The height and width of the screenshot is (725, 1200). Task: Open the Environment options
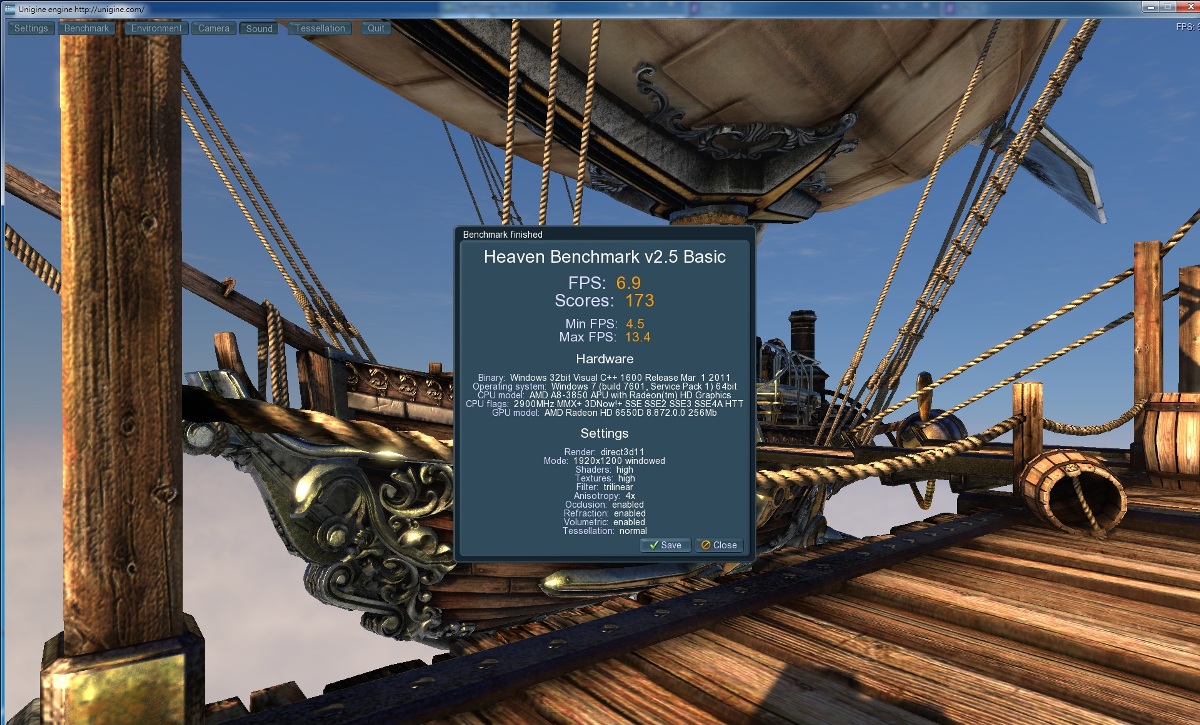point(156,28)
